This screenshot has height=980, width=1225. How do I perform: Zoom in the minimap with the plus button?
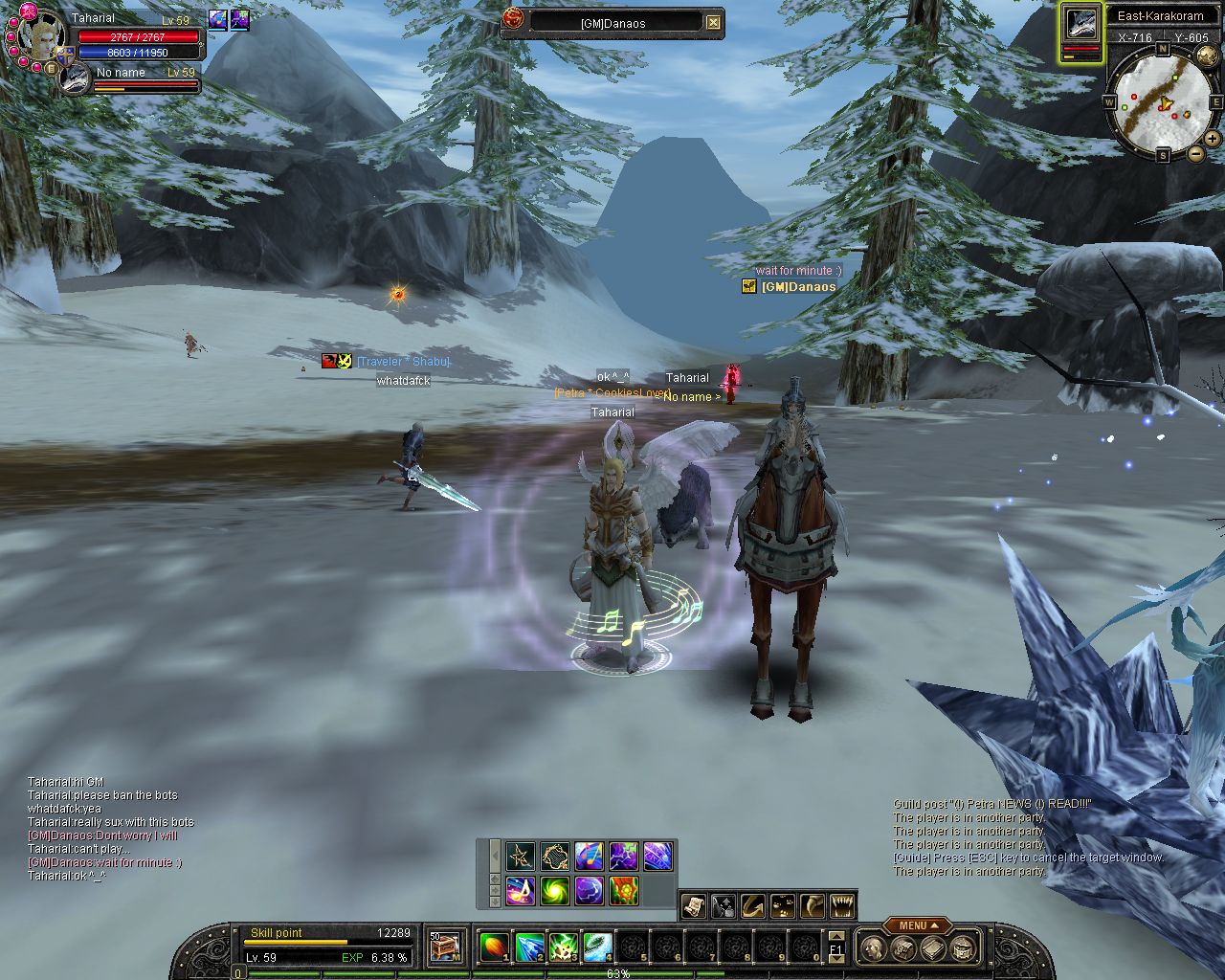(1213, 139)
